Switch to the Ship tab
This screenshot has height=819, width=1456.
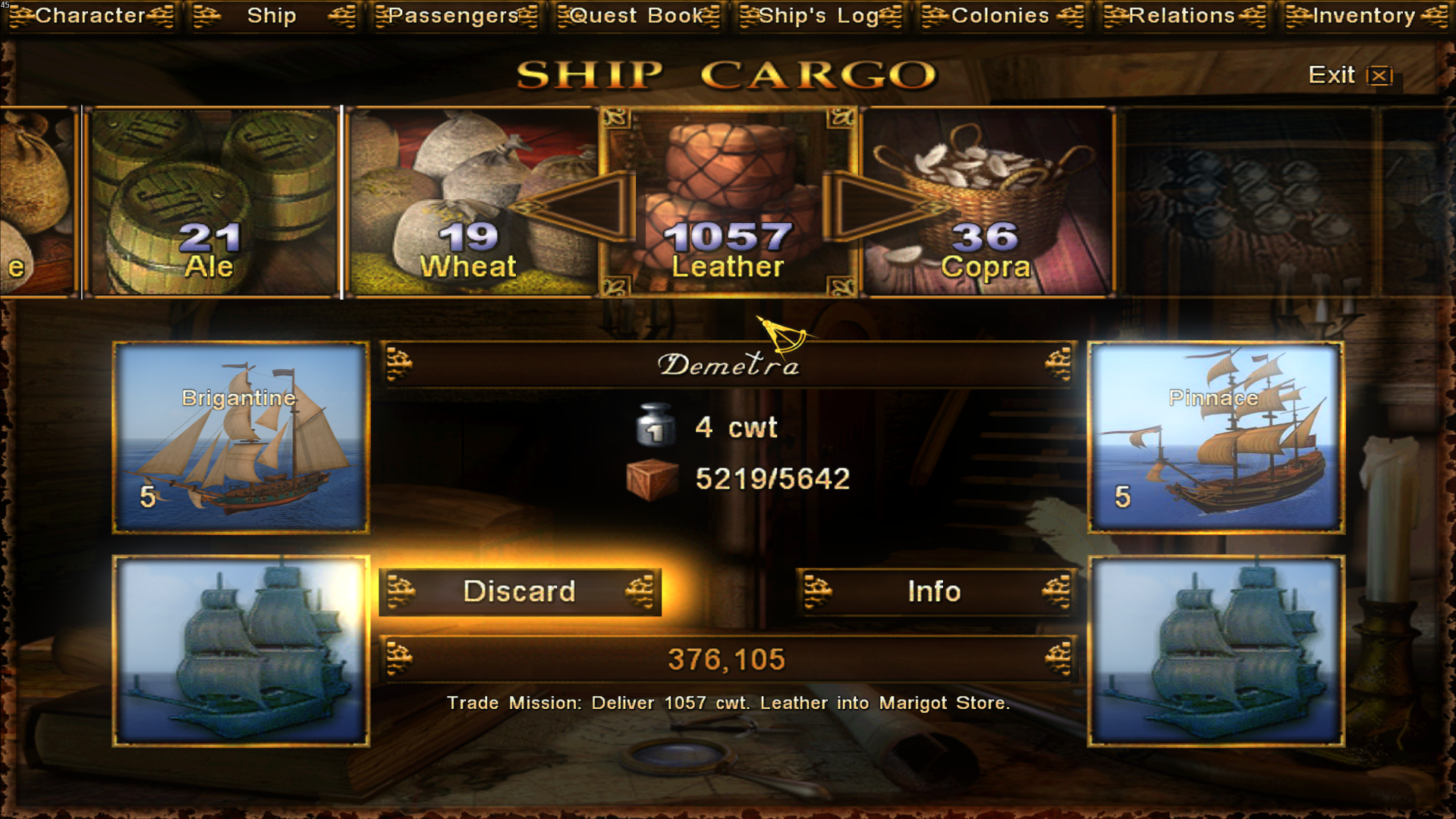tap(272, 16)
